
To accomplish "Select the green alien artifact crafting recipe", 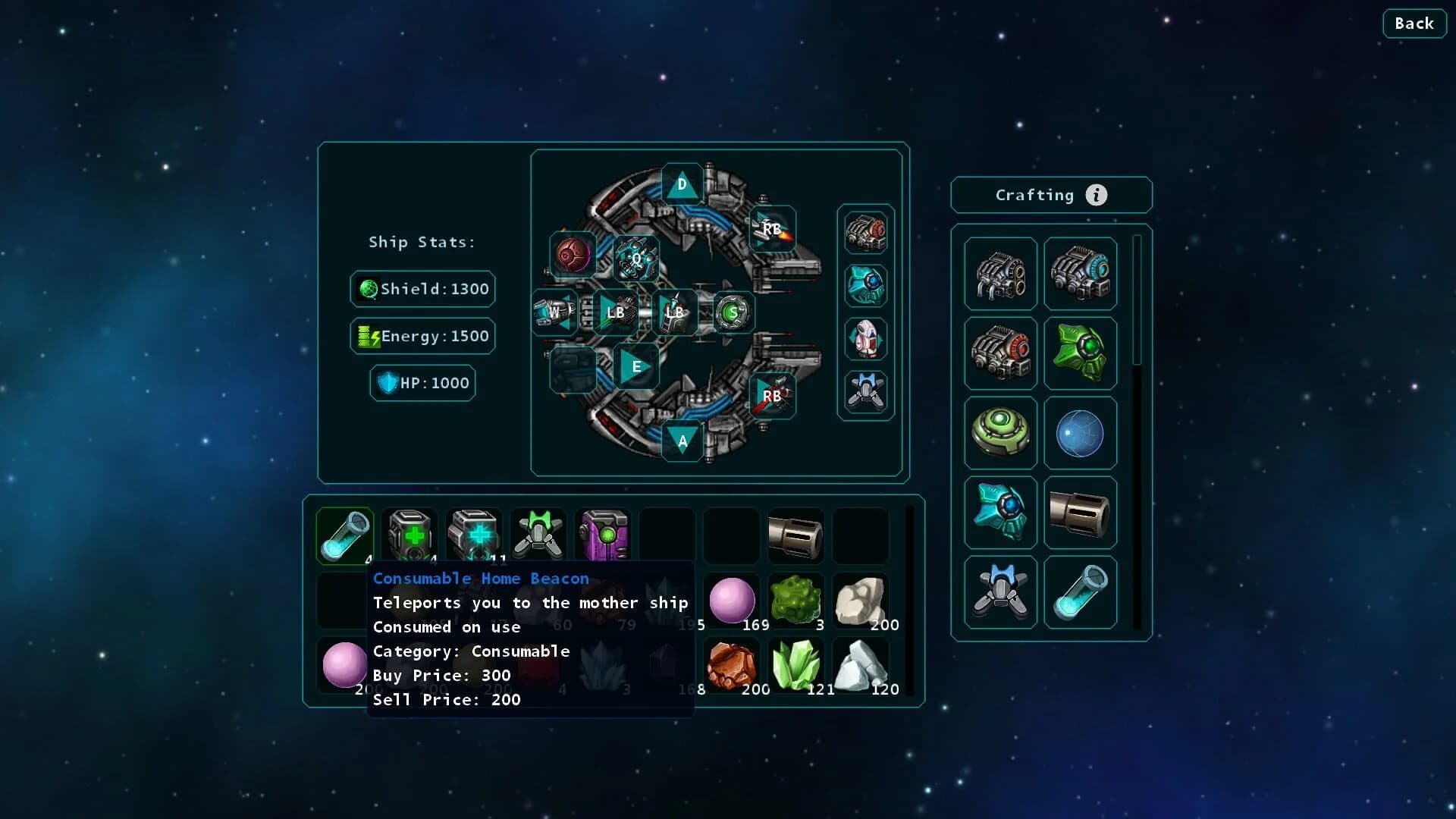I will coord(1080,353).
